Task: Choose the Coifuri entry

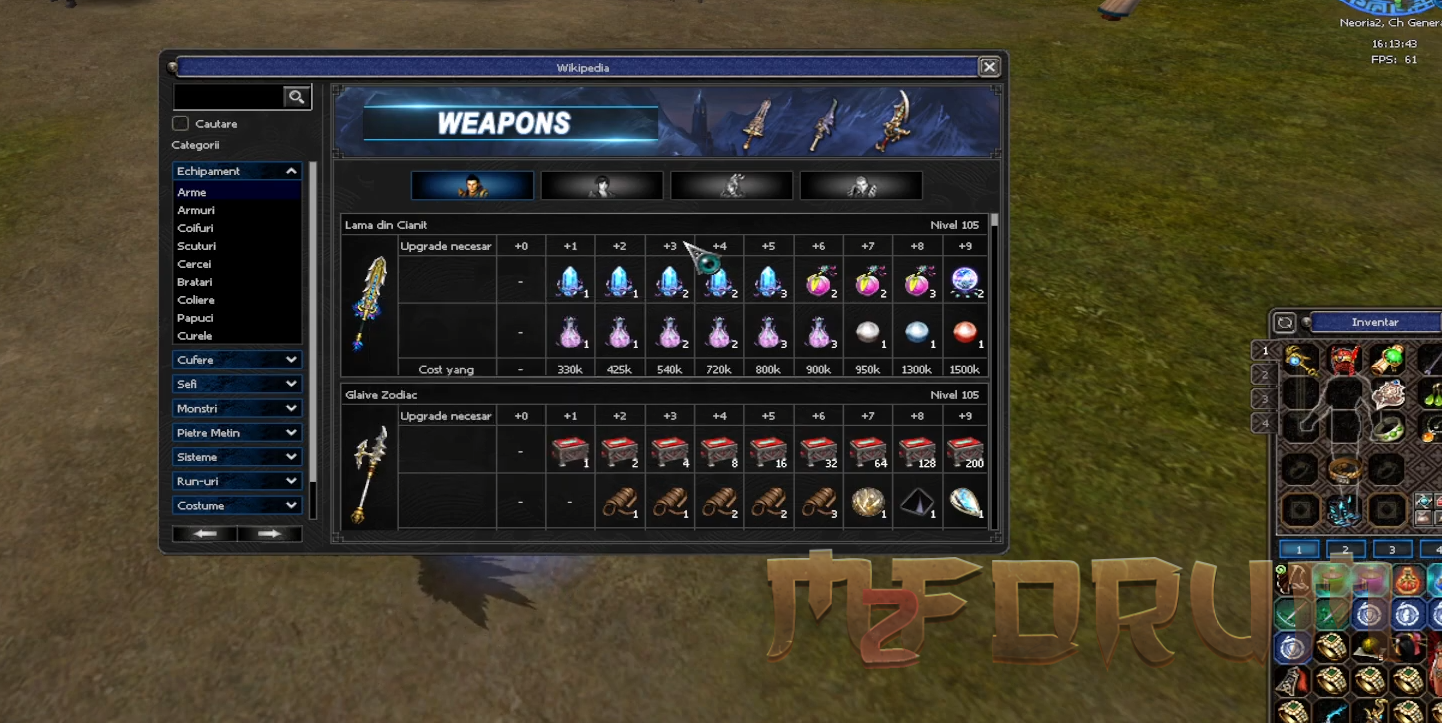Action: tap(195, 228)
